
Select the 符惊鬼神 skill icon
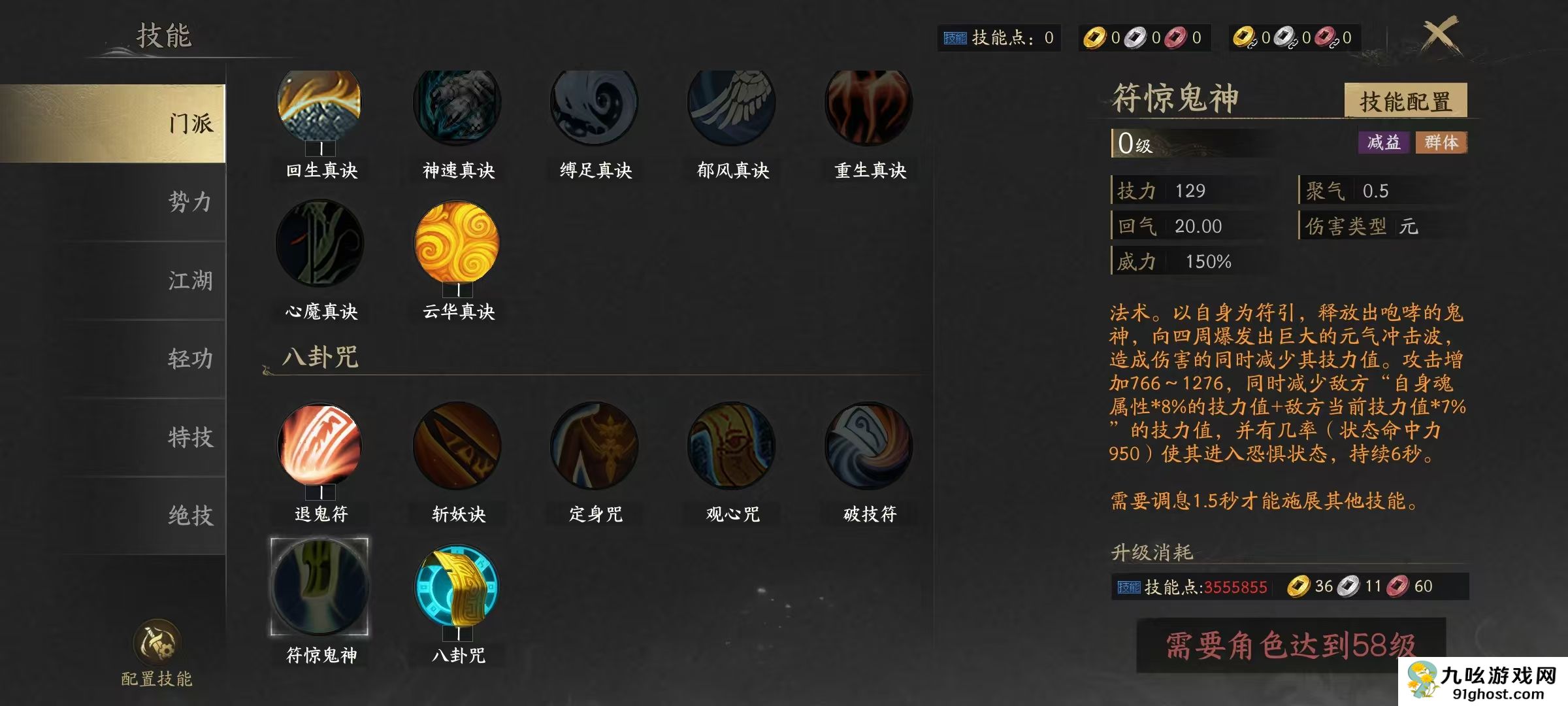point(319,588)
